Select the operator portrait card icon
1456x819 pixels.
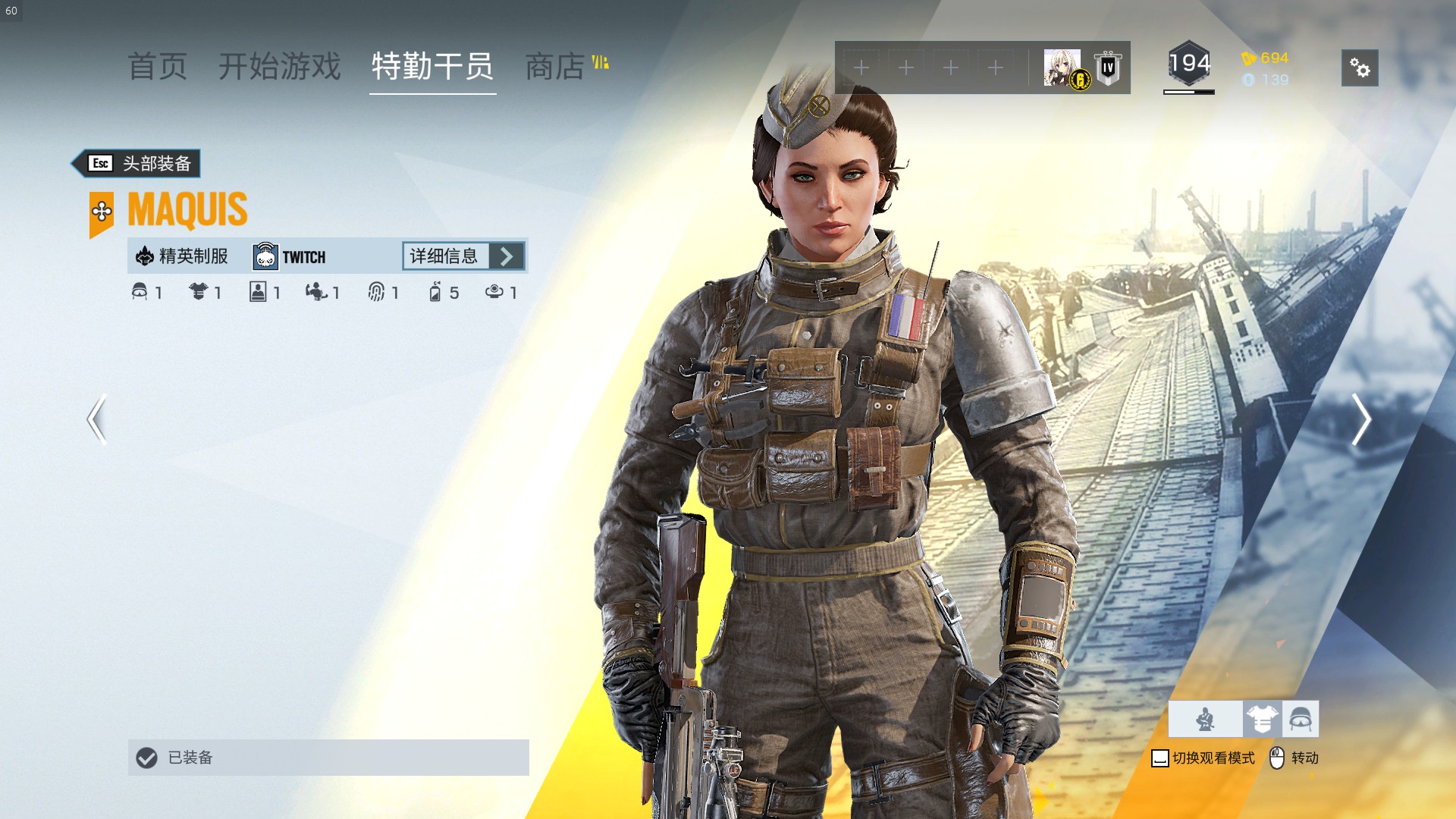click(258, 292)
